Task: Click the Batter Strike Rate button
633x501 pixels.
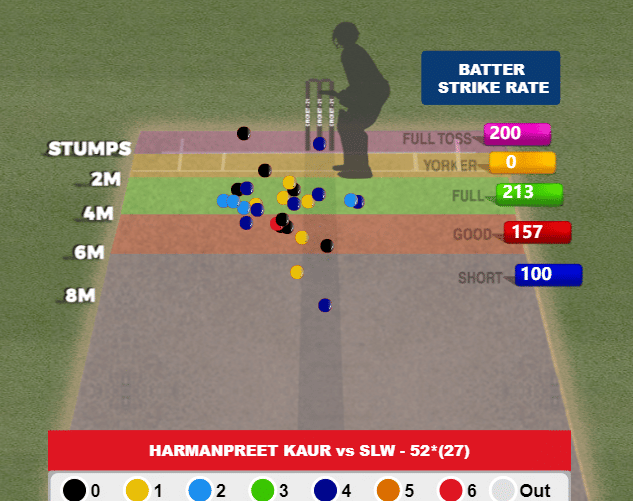Action: pyautogui.click(x=490, y=78)
